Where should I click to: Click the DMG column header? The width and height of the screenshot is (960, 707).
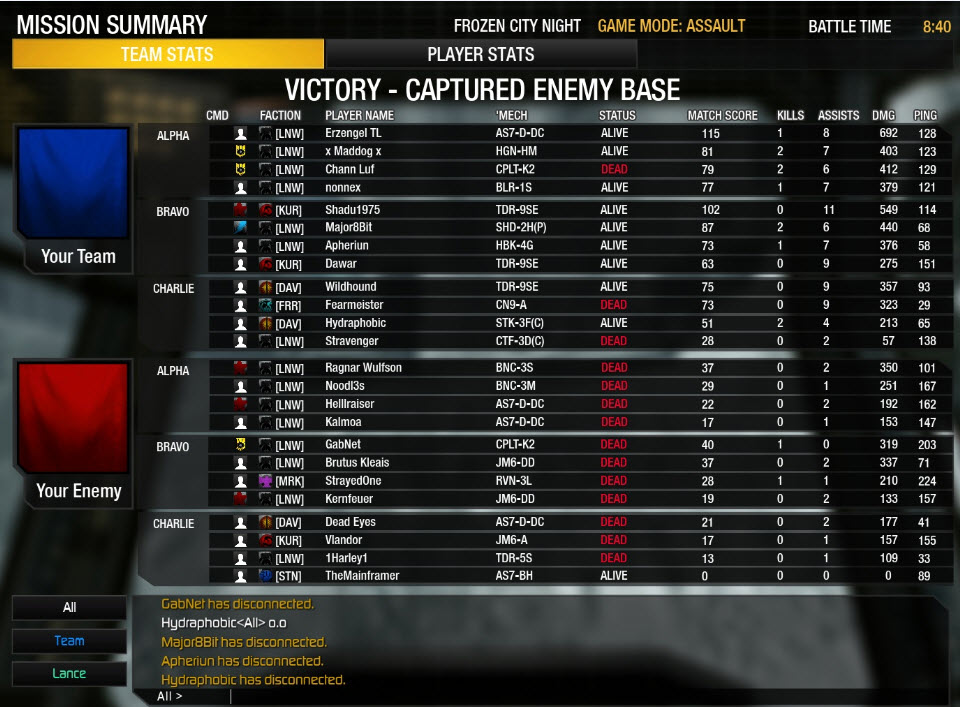click(883, 116)
